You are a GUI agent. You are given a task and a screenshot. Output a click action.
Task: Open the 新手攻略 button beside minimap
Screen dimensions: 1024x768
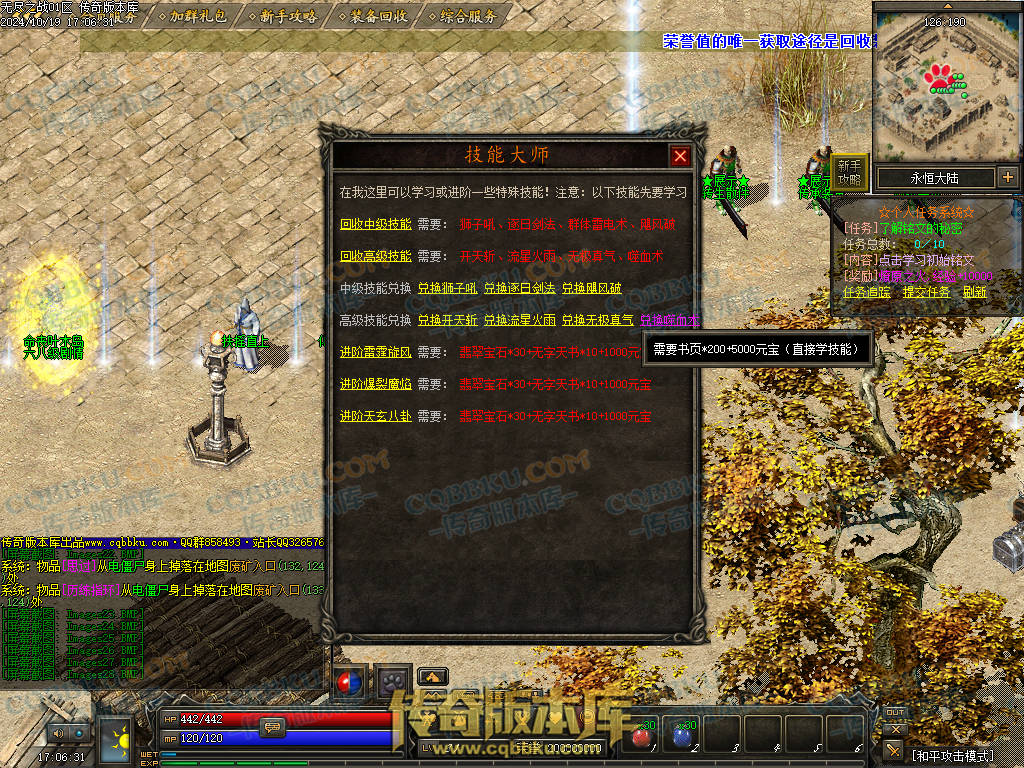pyautogui.click(x=849, y=173)
